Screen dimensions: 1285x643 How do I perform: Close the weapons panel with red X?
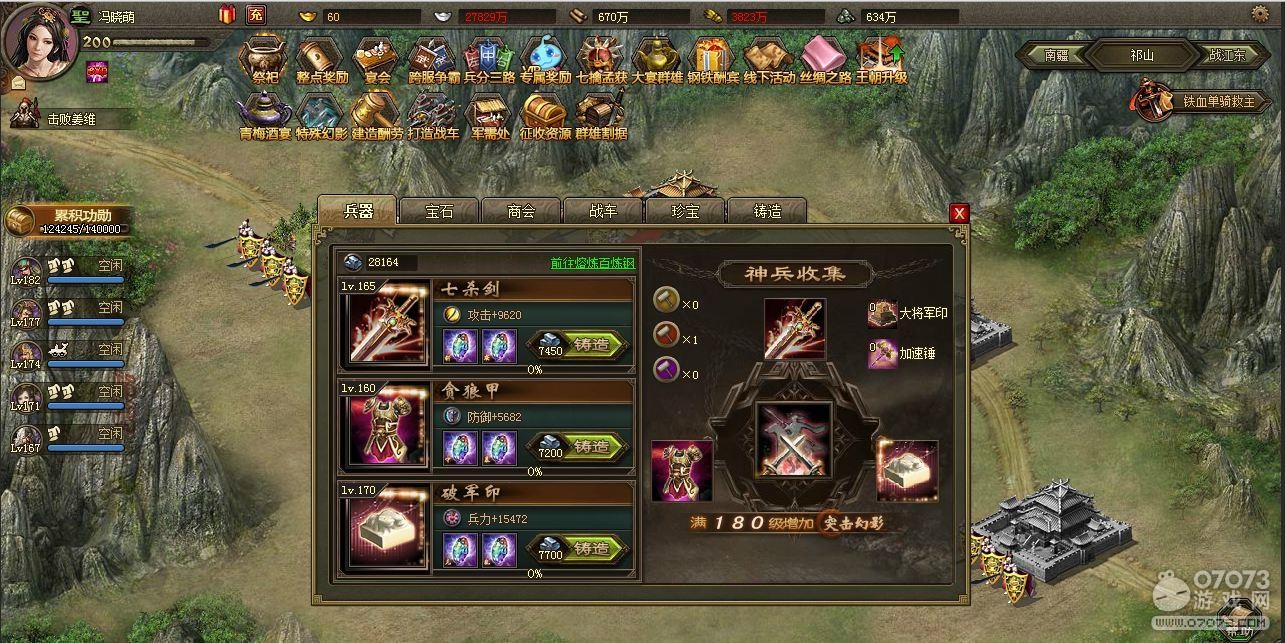pos(959,213)
